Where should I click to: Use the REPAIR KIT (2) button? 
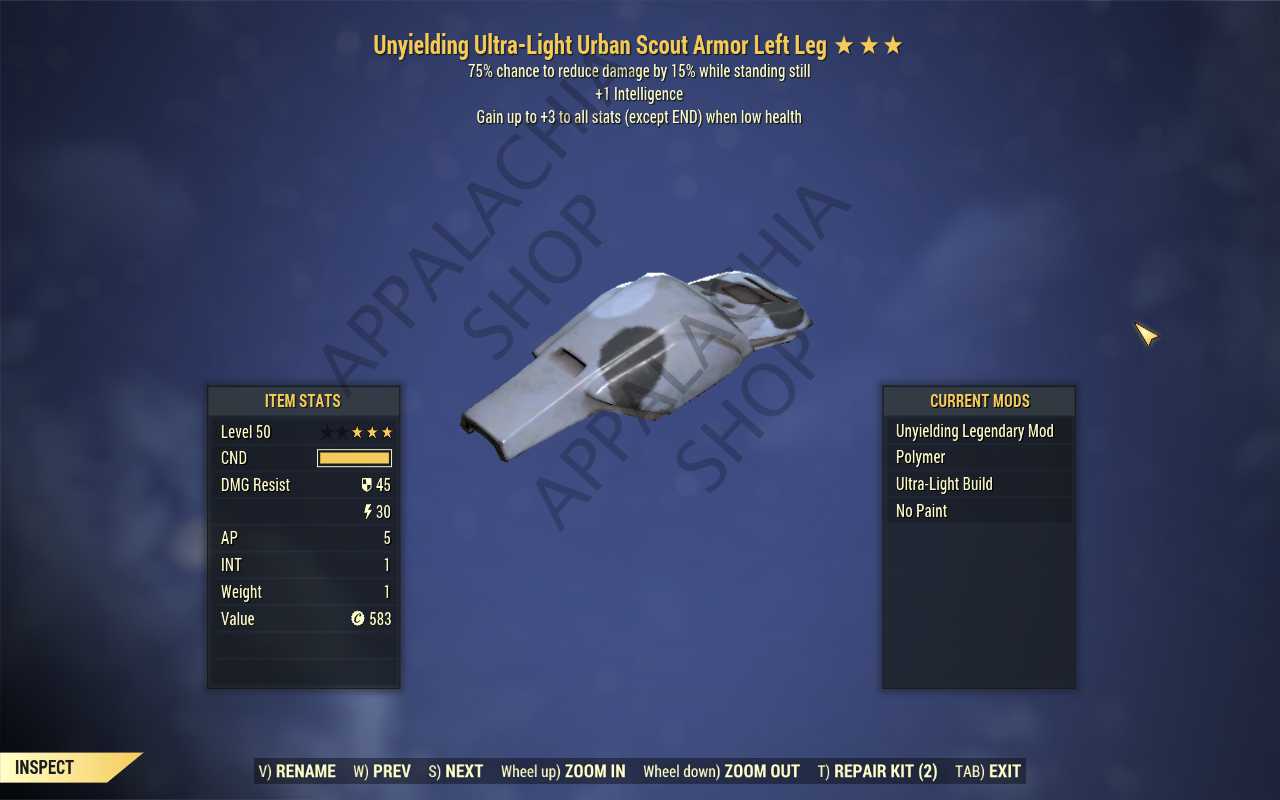(x=877, y=771)
